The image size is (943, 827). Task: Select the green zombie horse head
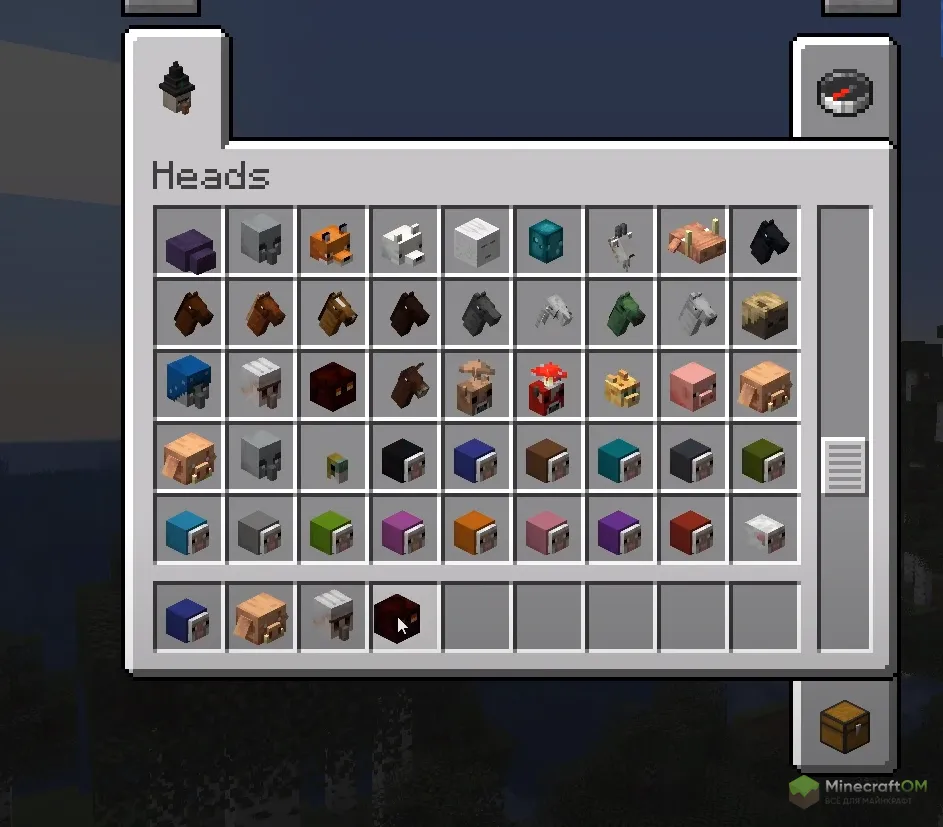coord(621,313)
